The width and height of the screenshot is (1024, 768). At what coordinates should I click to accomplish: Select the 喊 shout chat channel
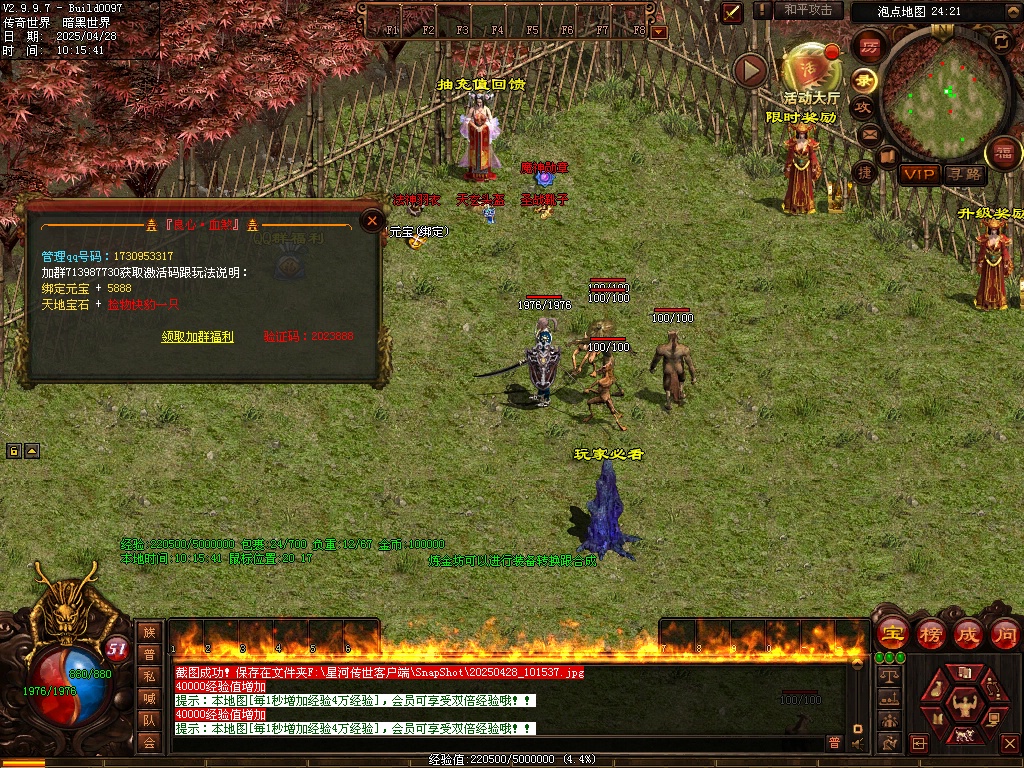pyautogui.click(x=149, y=698)
